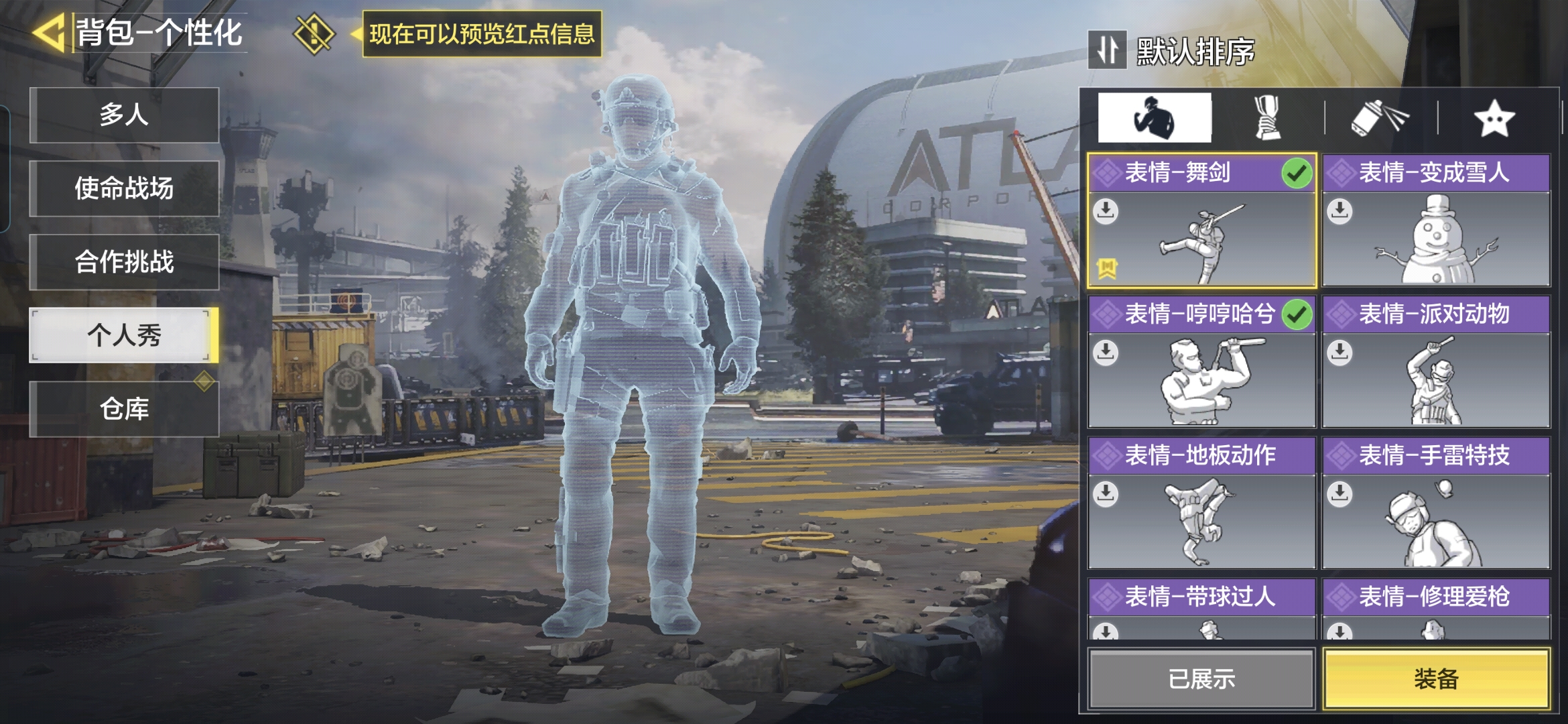1568x724 pixels.
Task: Toggle the red dot preview icon
Action: (314, 34)
